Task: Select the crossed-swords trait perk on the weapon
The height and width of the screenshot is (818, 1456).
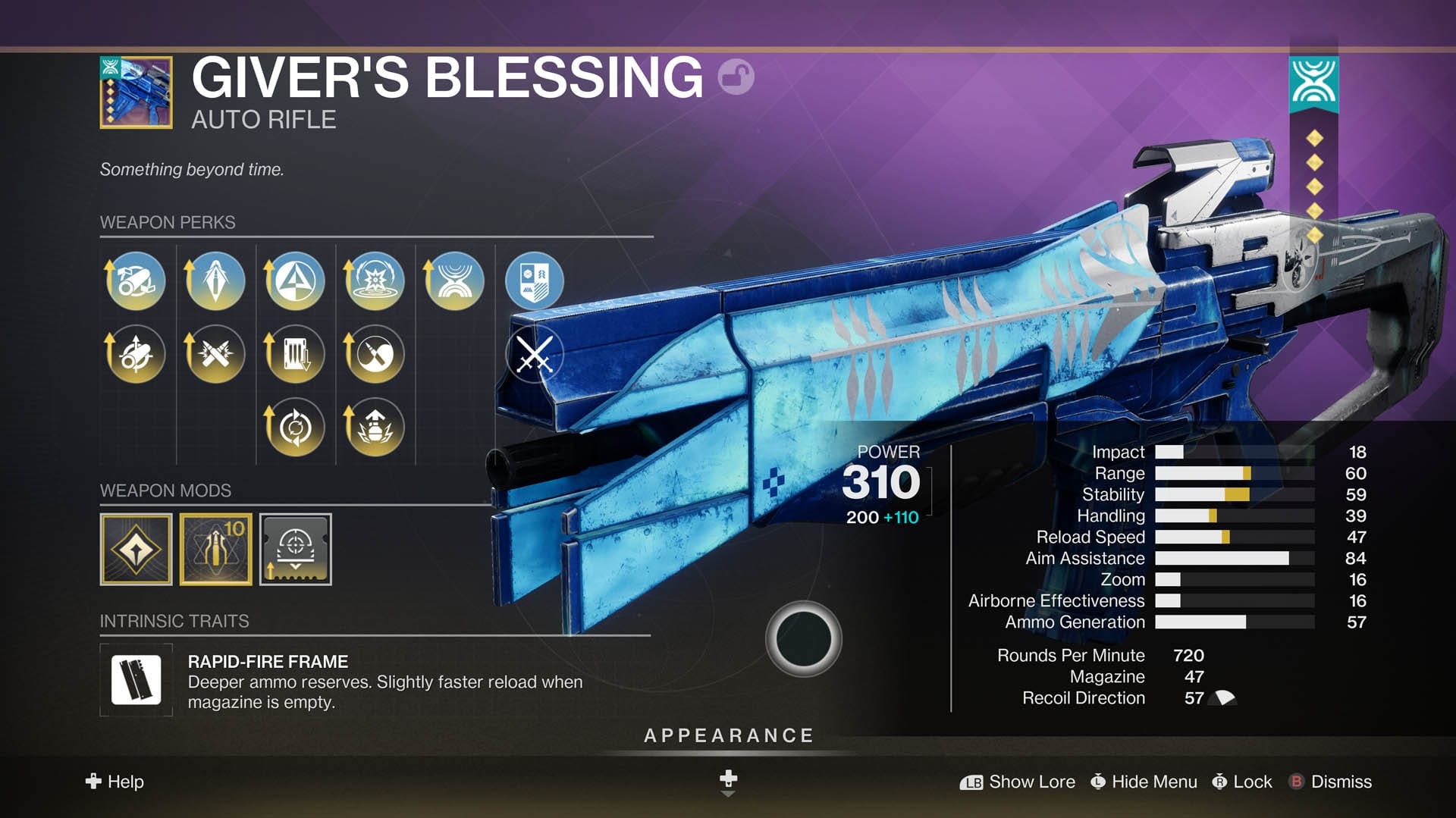Action: [x=533, y=353]
